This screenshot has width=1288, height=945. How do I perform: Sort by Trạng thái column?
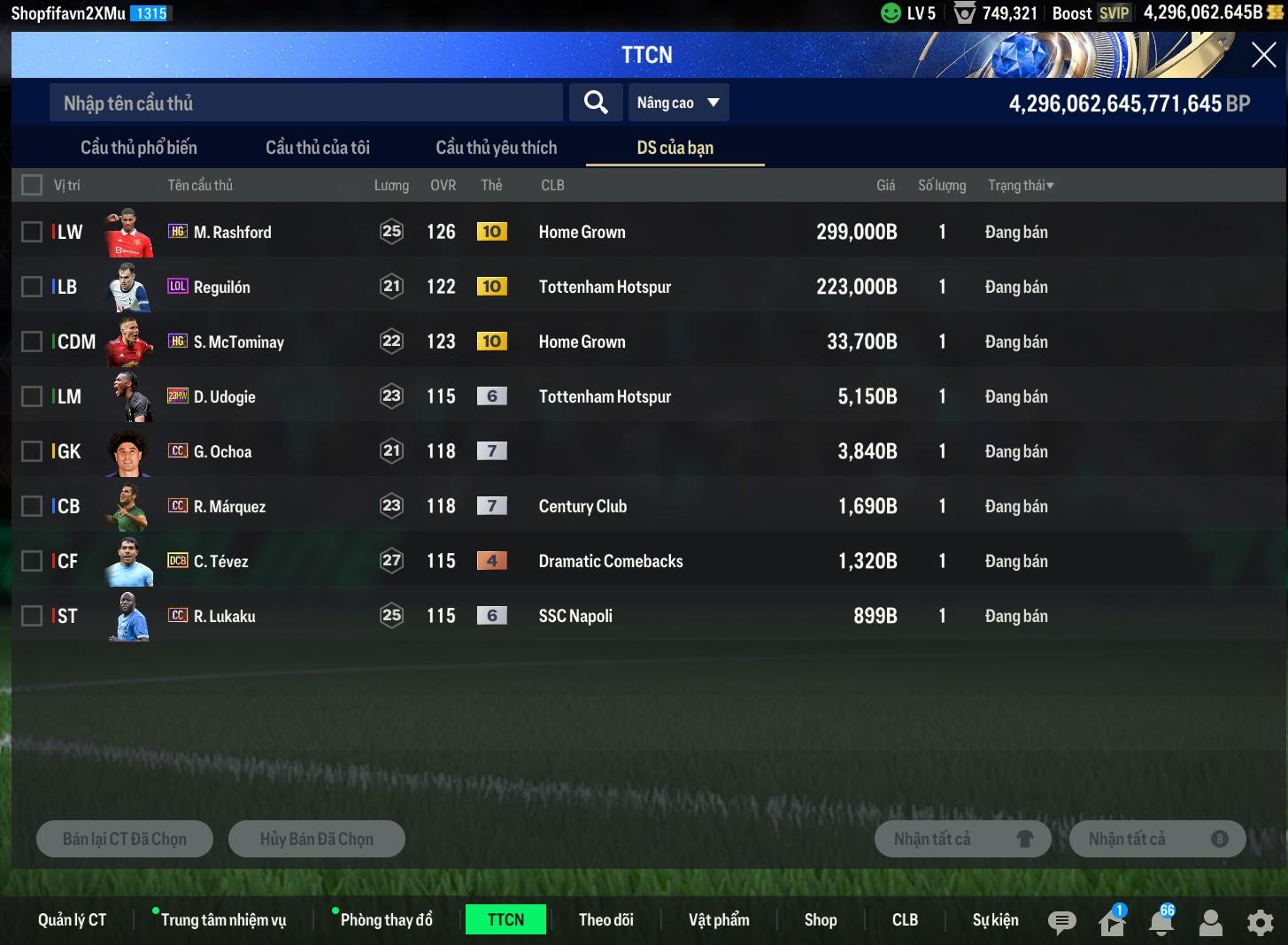click(1021, 185)
